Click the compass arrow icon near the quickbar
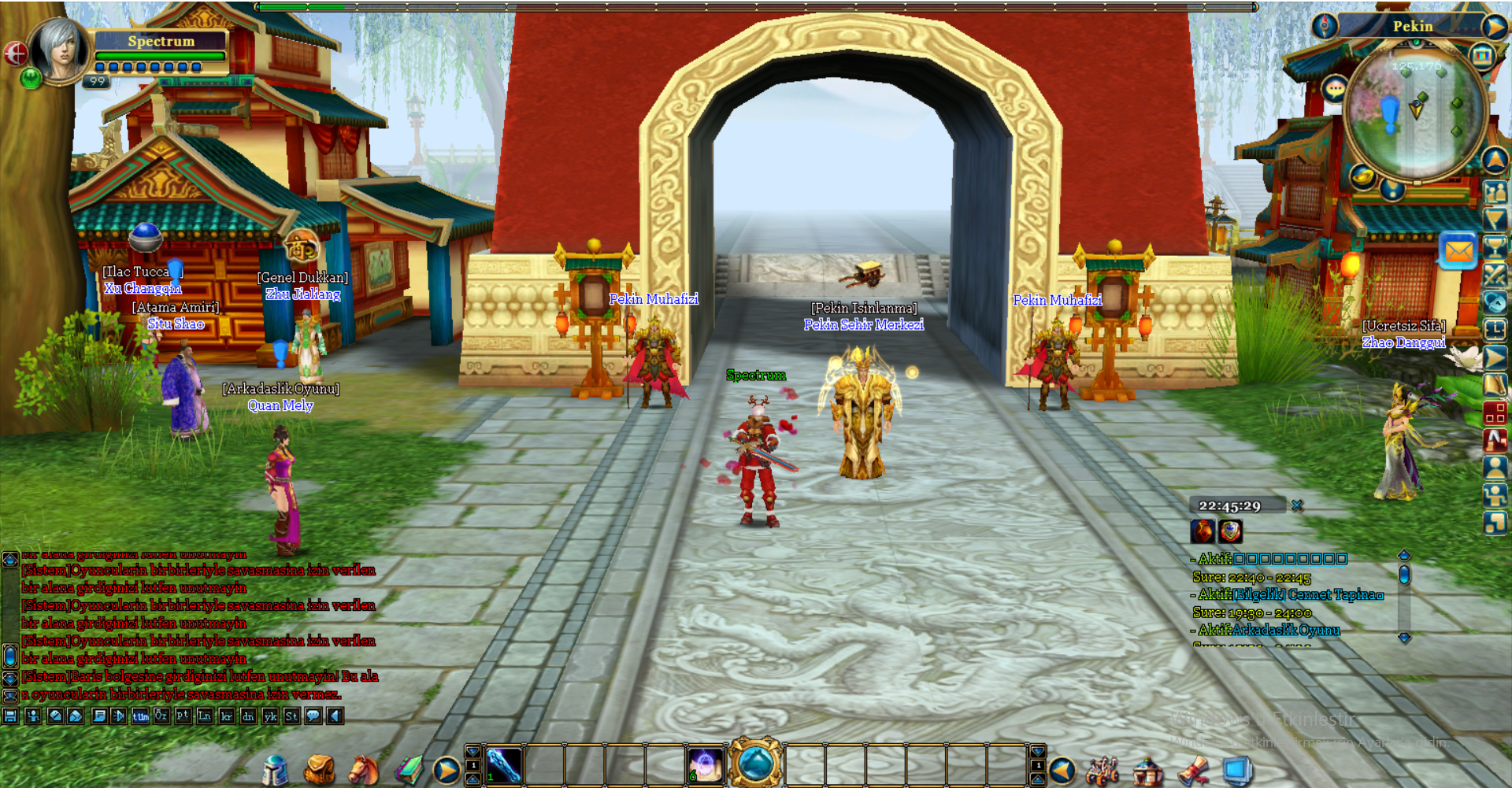 pyautogui.click(x=447, y=769)
